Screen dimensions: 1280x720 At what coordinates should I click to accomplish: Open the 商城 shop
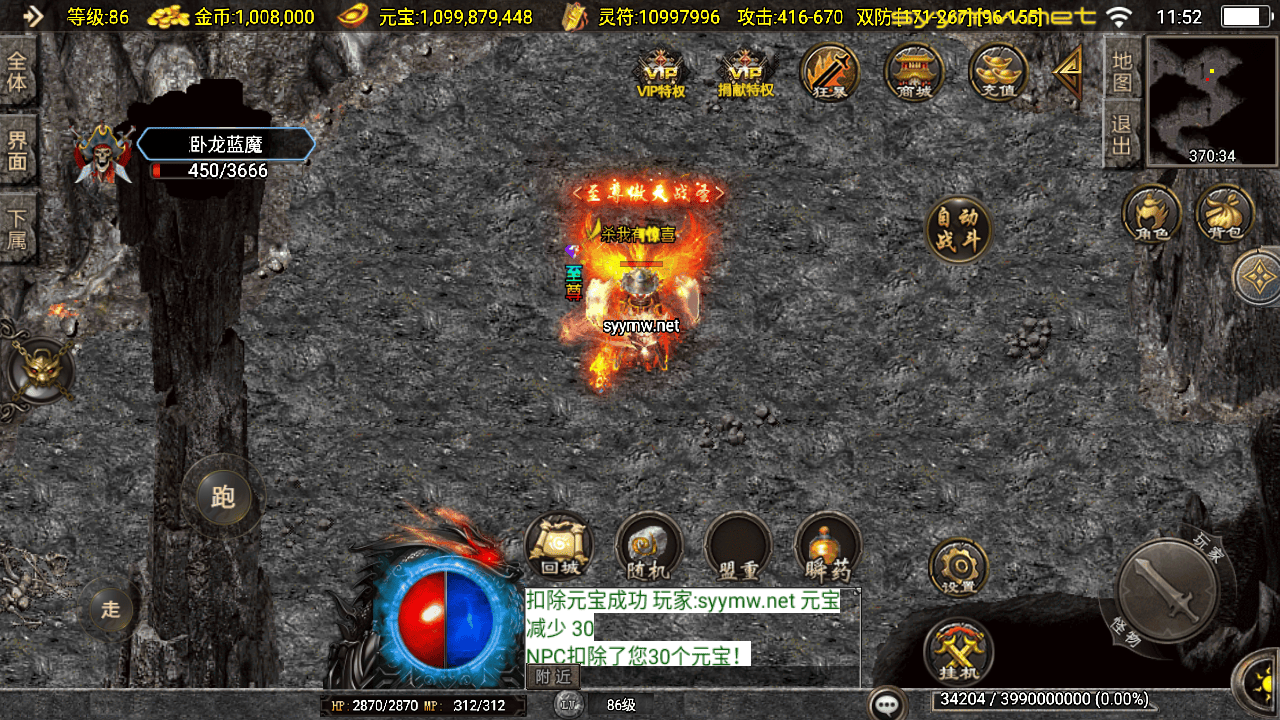[914, 73]
